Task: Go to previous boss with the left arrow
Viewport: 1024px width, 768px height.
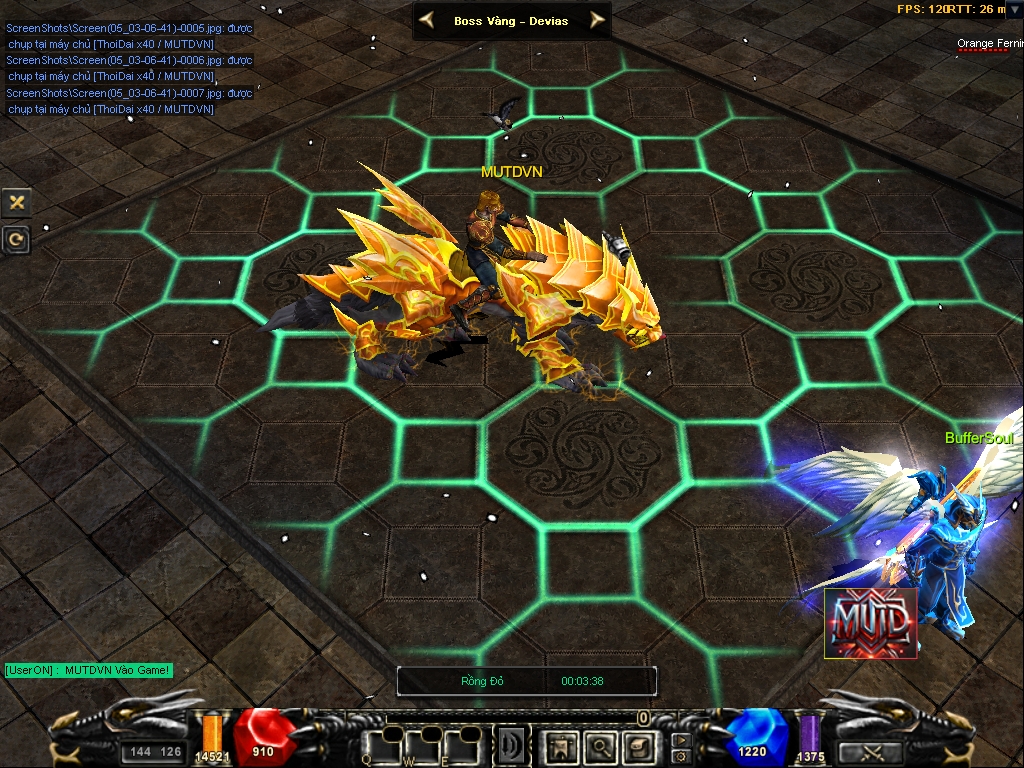Action: pyautogui.click(x=427, y=19)
